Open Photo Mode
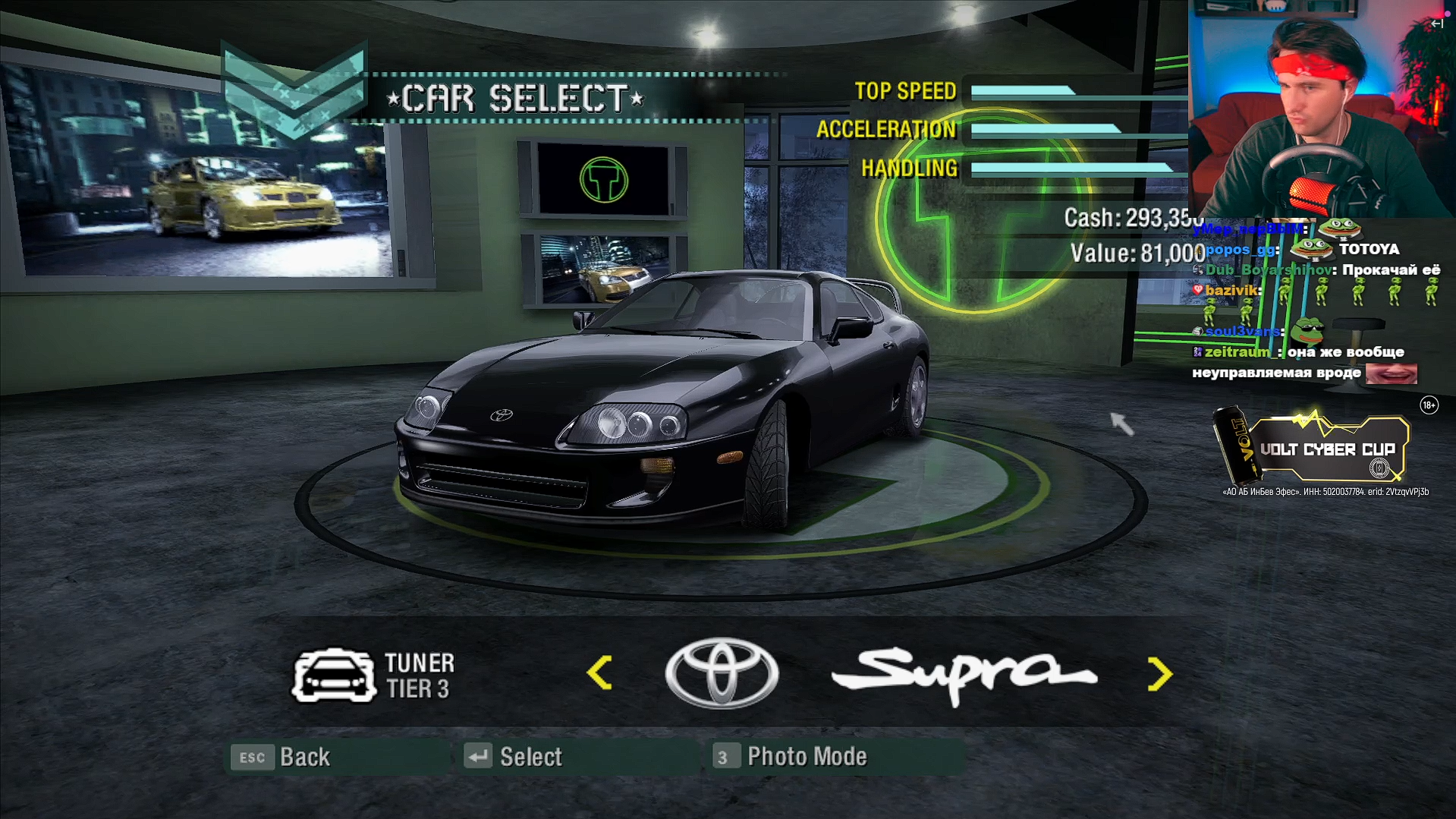This screenshot has height=819, width=1456. 791,757
